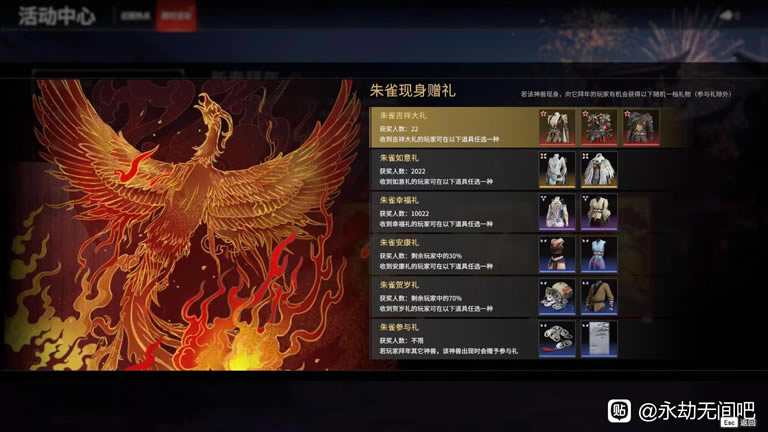The width and height of the screenshot is (768, 432).
Task: Click the first outfit in 朱雀吉祥大礼
Action: pos(557,127)
